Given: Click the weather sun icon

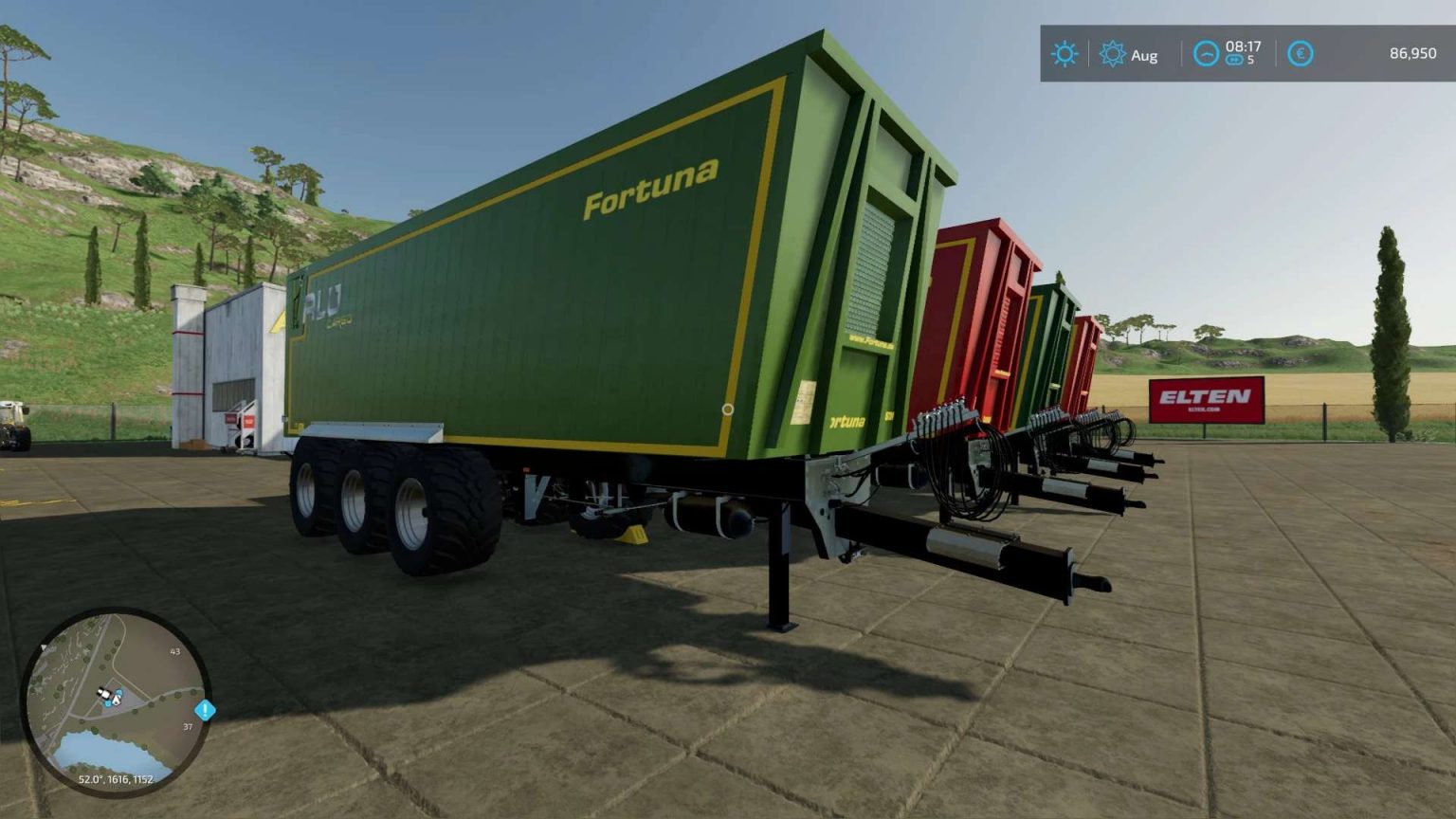Looking at the screenshot, I should [x=1065, y=53].
